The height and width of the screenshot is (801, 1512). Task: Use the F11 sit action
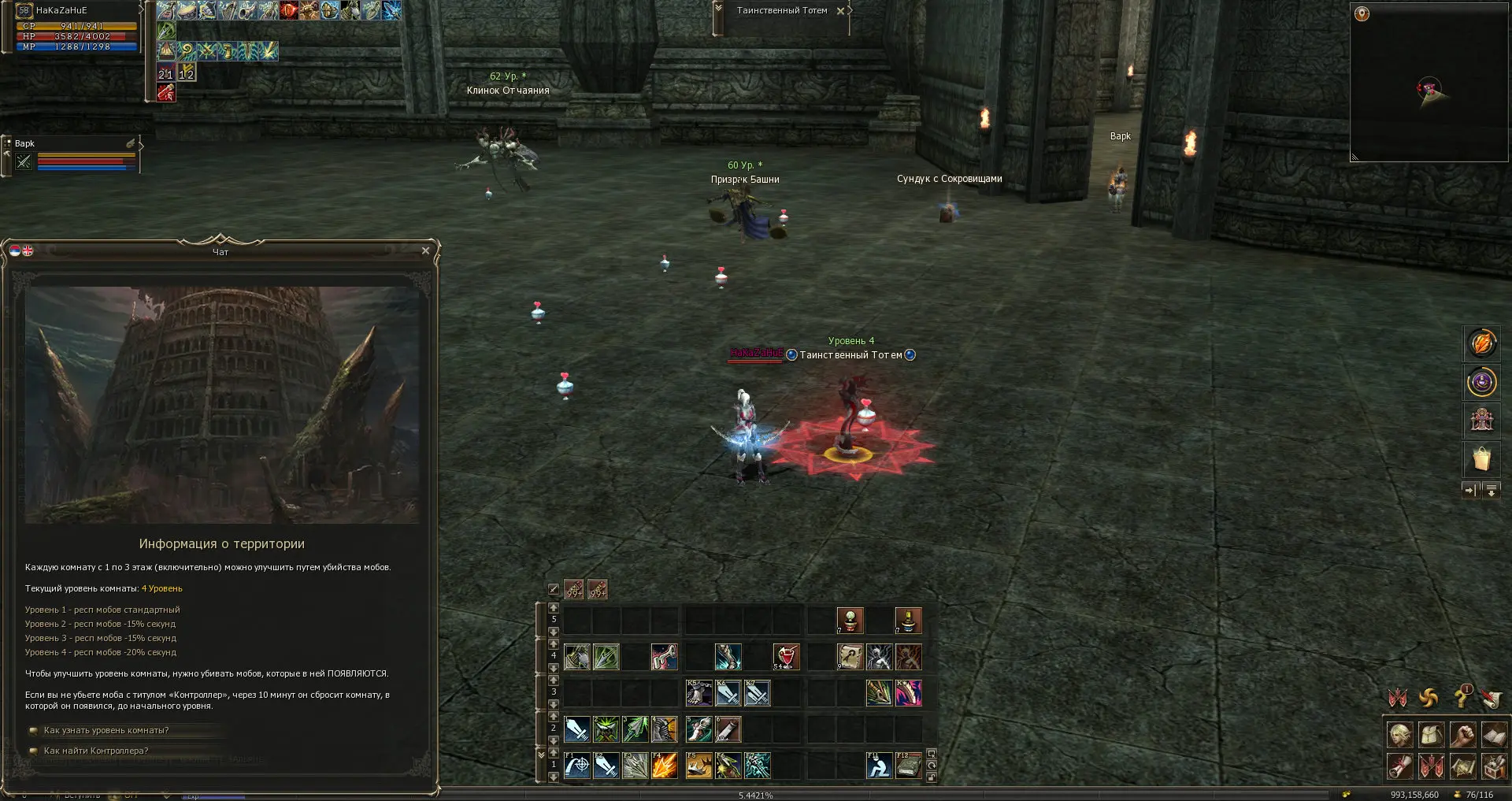tap(879, 766)
